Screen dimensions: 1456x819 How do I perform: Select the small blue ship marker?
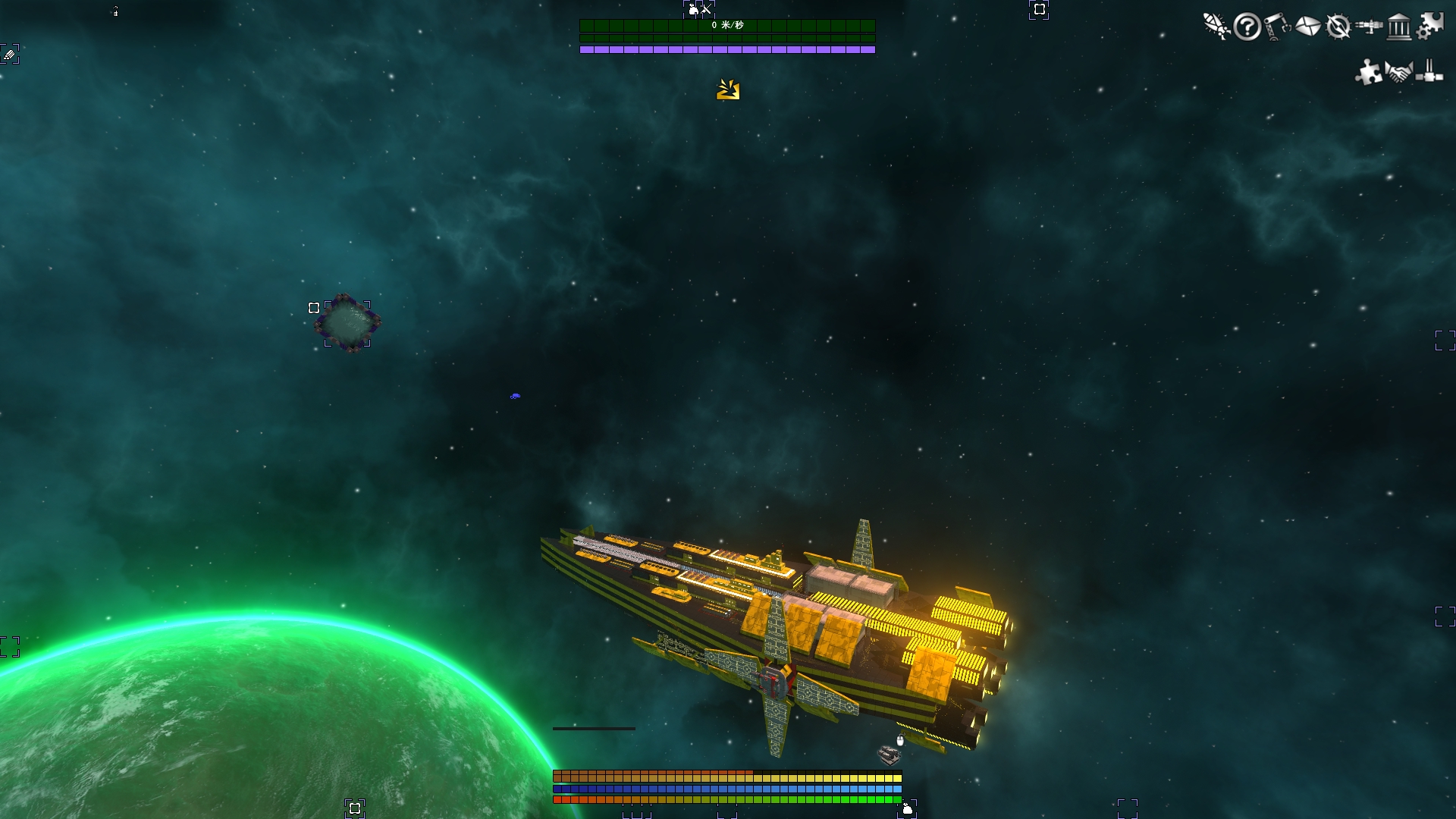(515, 395)
